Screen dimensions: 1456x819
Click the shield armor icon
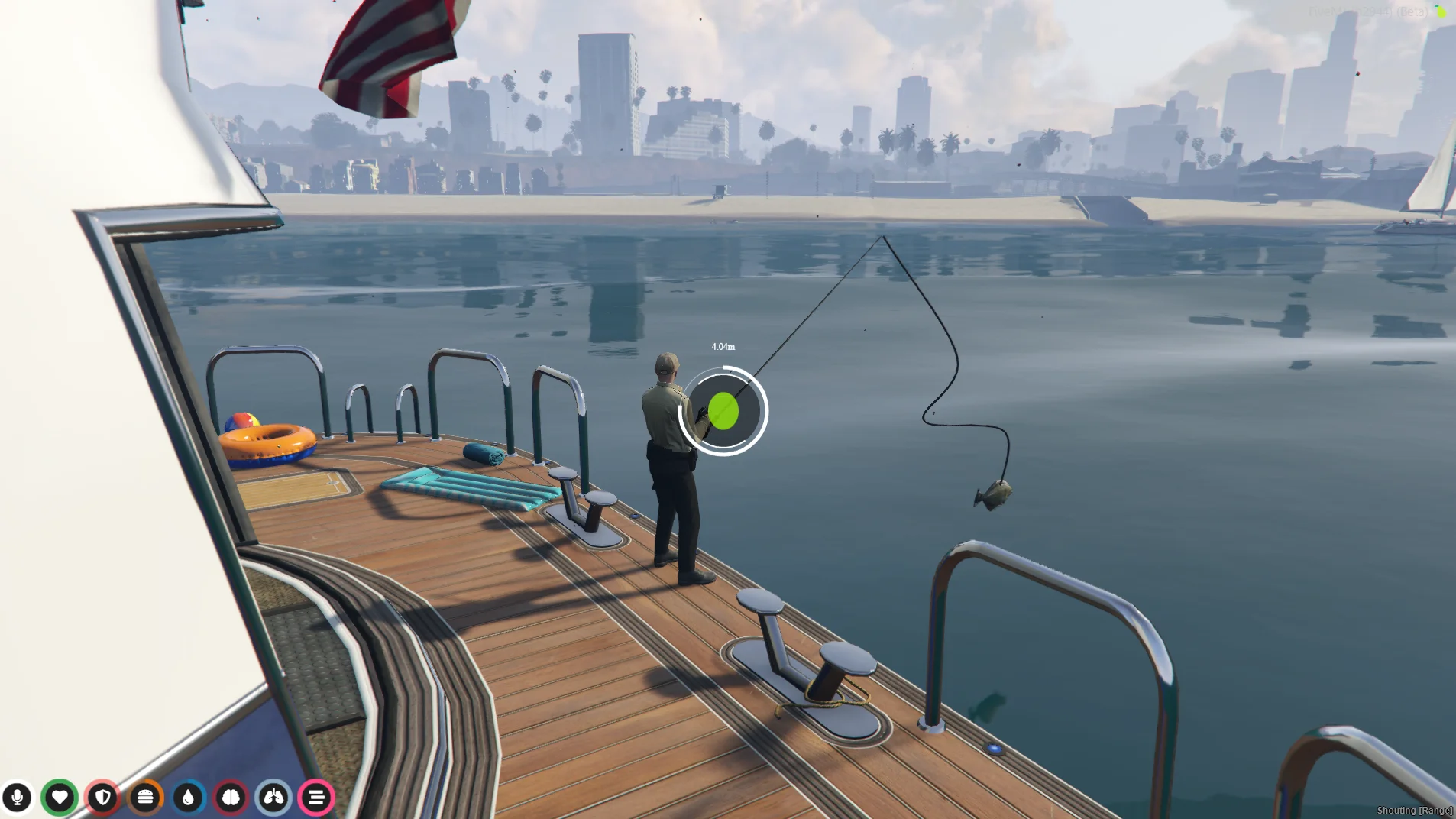[102, 798]
